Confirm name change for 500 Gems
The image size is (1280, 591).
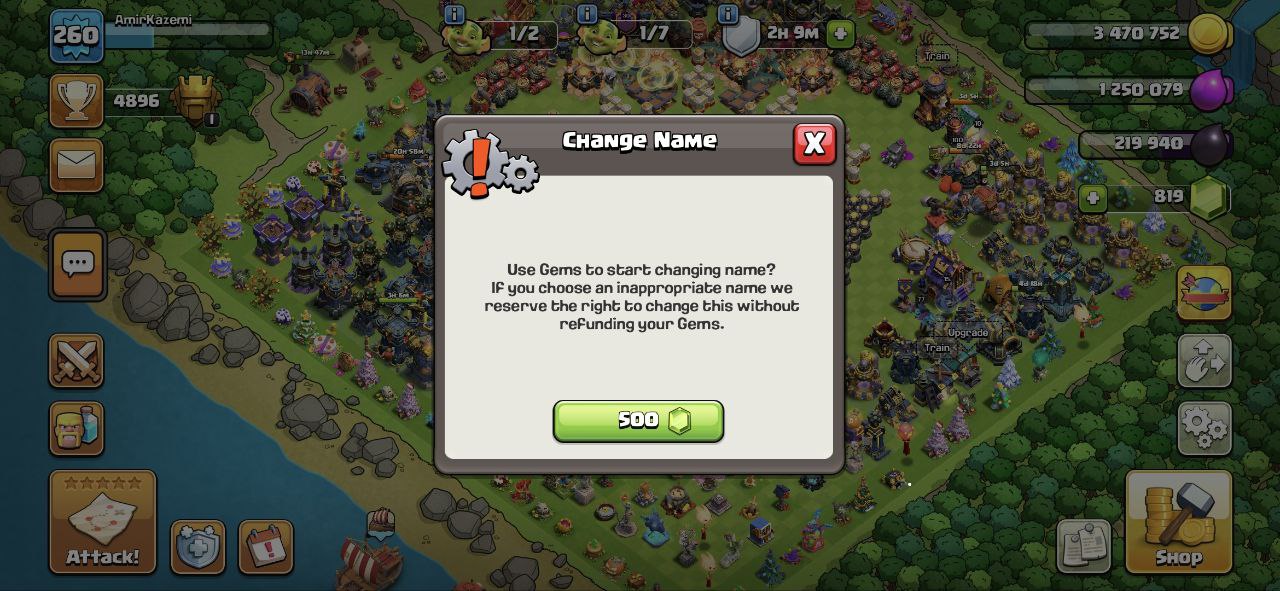click(x=638, y=421)
